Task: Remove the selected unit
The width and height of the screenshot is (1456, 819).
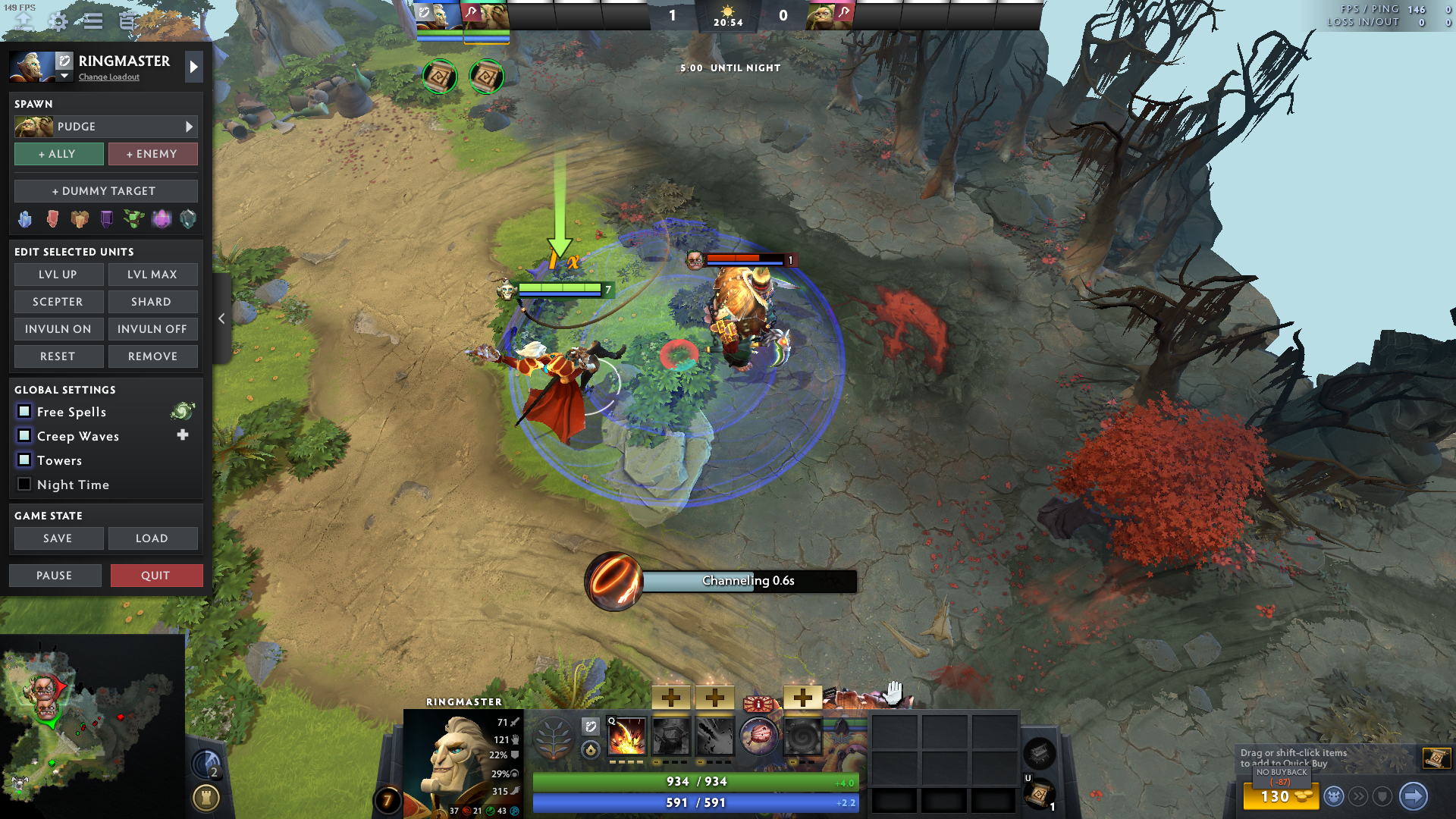Action: 152,356
